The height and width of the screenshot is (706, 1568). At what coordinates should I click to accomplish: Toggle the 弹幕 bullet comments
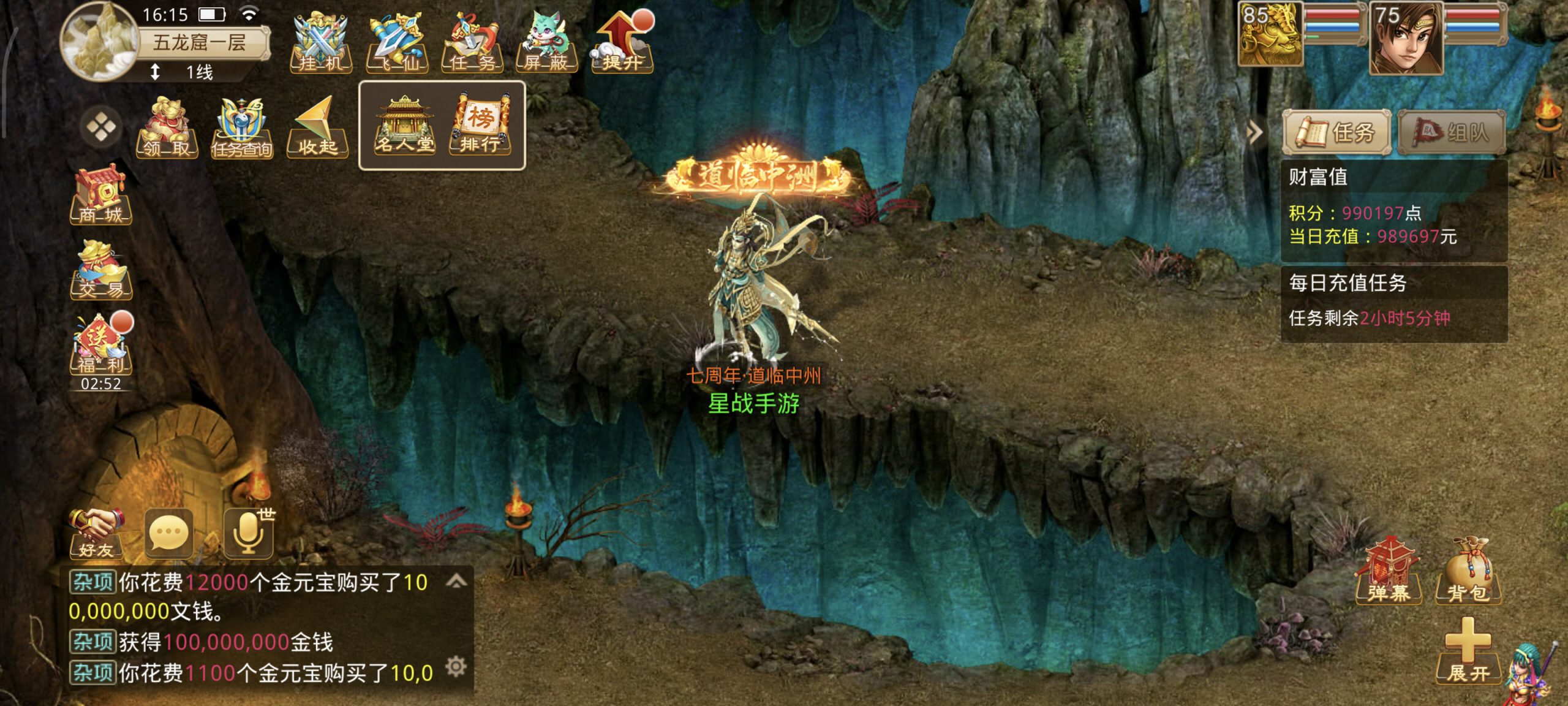point(1388,571)
